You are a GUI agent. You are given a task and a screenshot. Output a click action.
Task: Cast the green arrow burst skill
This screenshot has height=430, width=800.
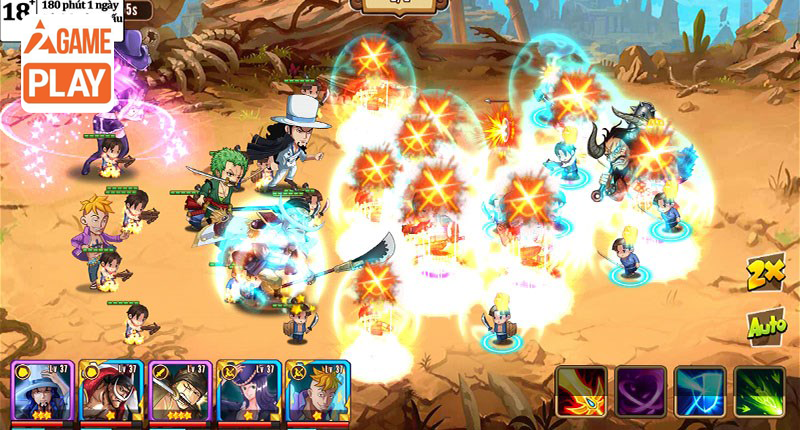tap(759, 391)
